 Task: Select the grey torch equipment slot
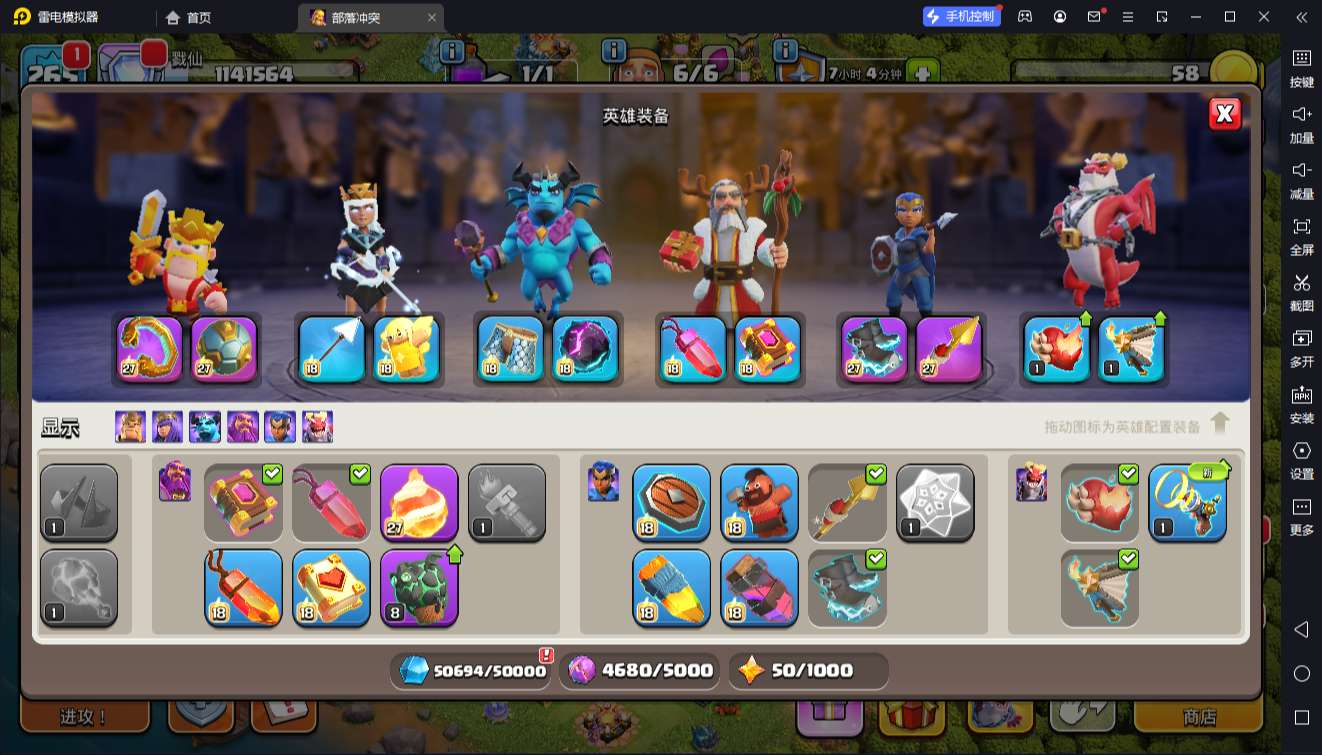tap(507, 502)
